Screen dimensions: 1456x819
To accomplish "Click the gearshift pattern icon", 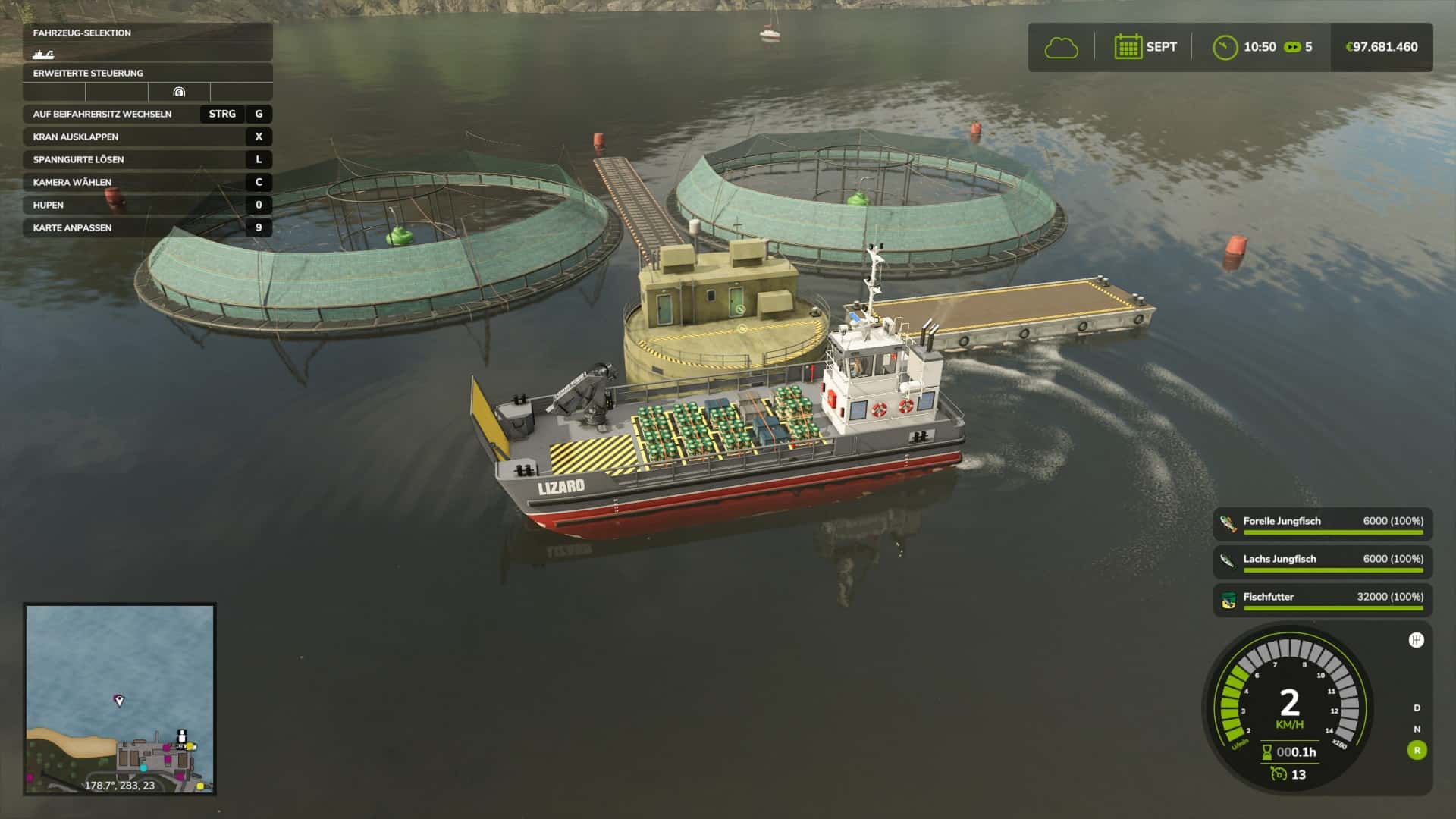I will pyautogui.click(x=1416, y=640).
